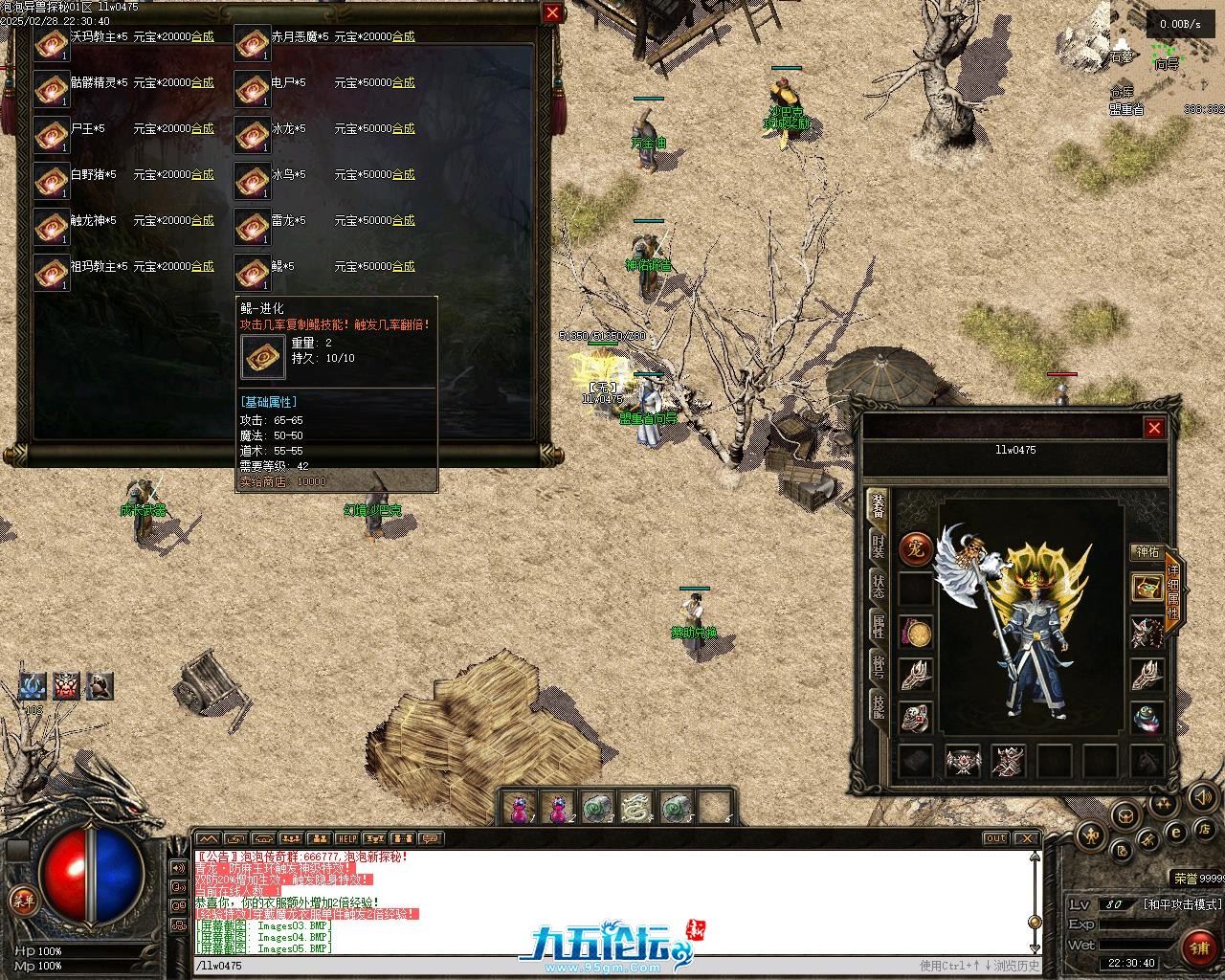Select the 雷龙 scroll icon

[x=252, y=226]
